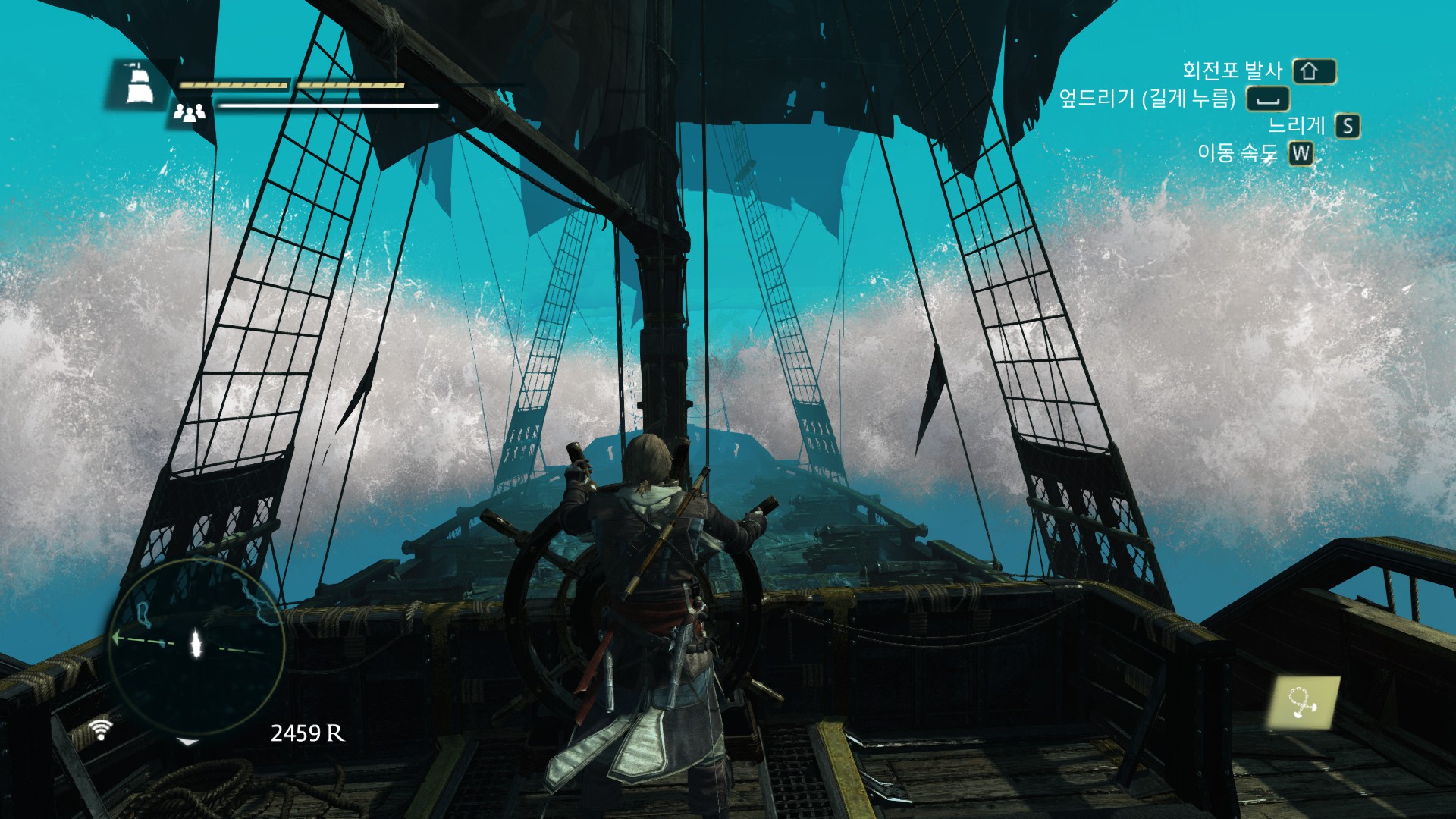Select the ship status icon
This screenshot has height=819, width=1456.
coord(139,83)
